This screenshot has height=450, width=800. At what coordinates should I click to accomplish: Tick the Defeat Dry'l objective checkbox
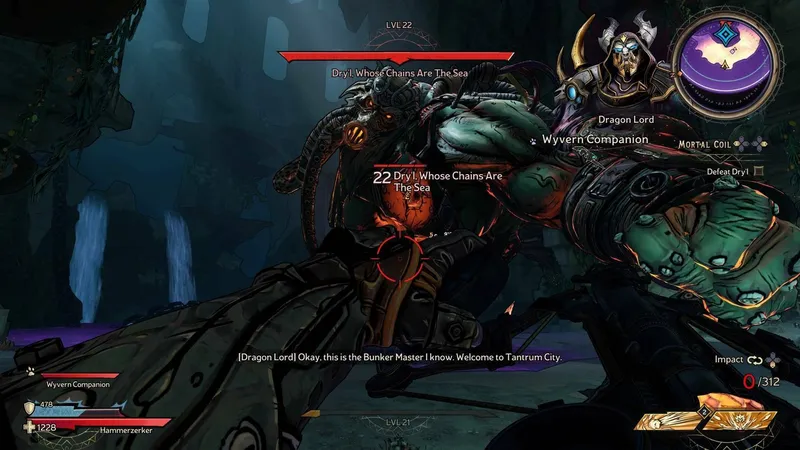click(758, 171)
